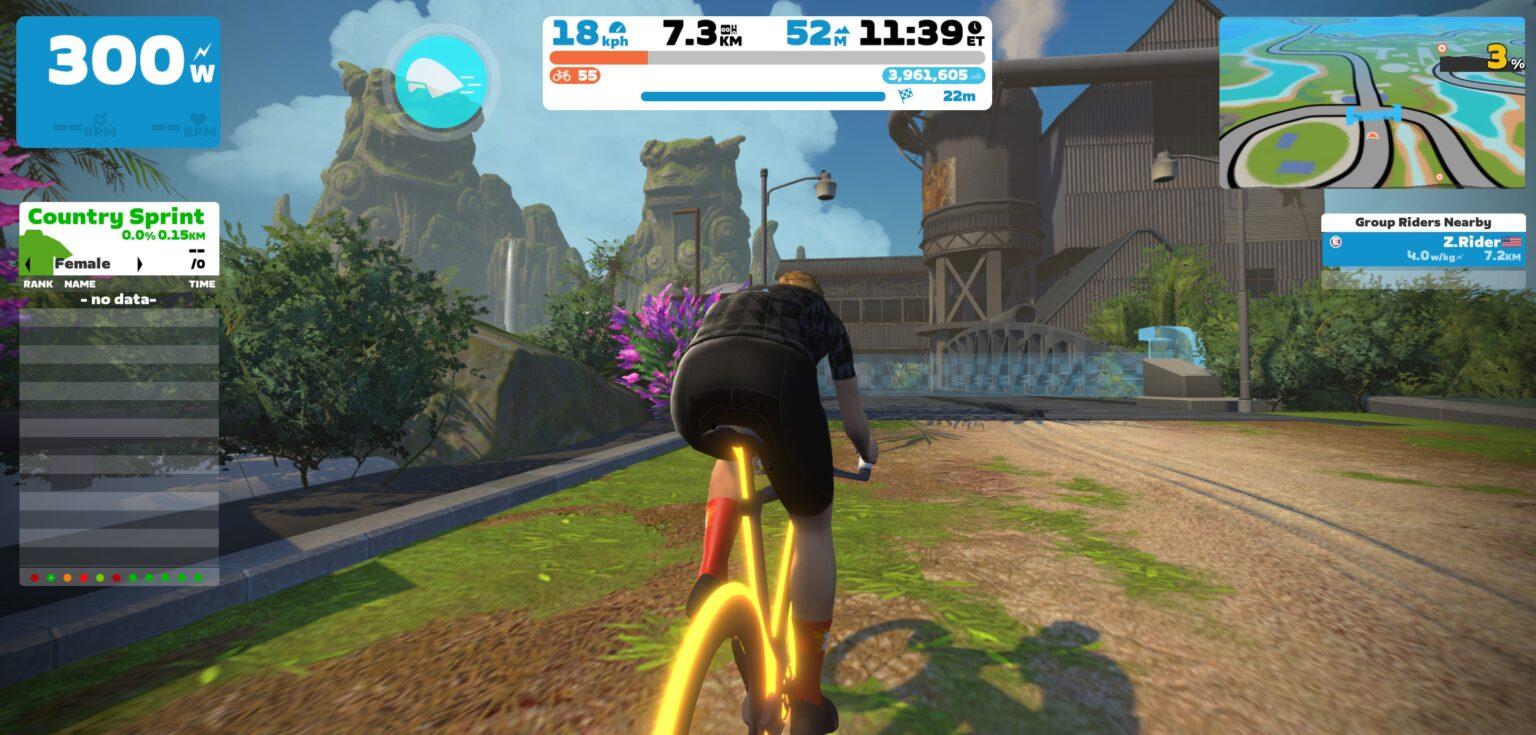Click the orange speed progress bar
The image size is (1536, 735).
point(600,57)
